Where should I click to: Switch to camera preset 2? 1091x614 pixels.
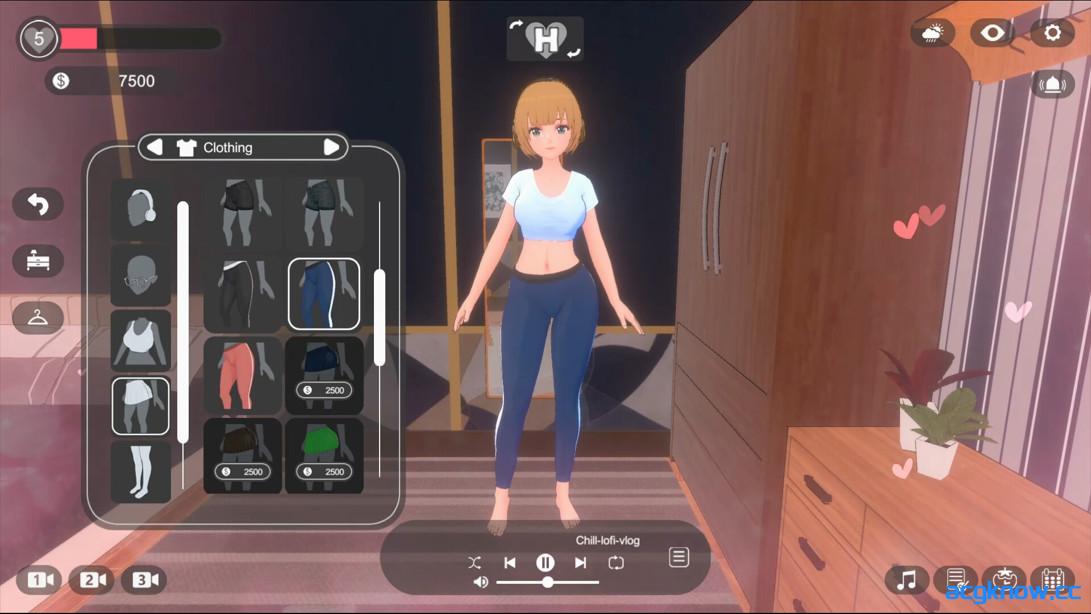[x=91, y=579]
